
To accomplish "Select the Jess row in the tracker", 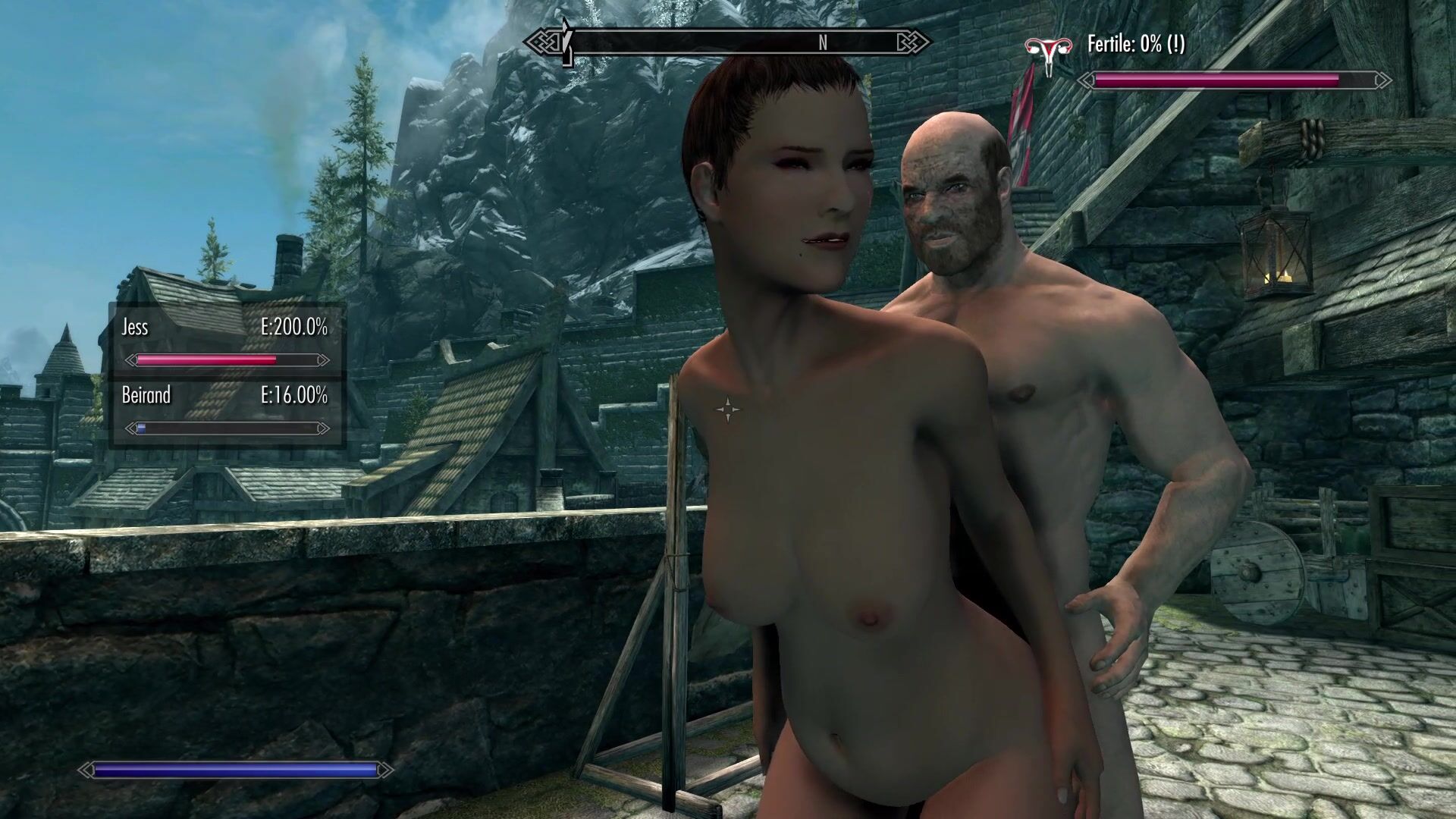I will pyautogui.click(x=225, y=341).
